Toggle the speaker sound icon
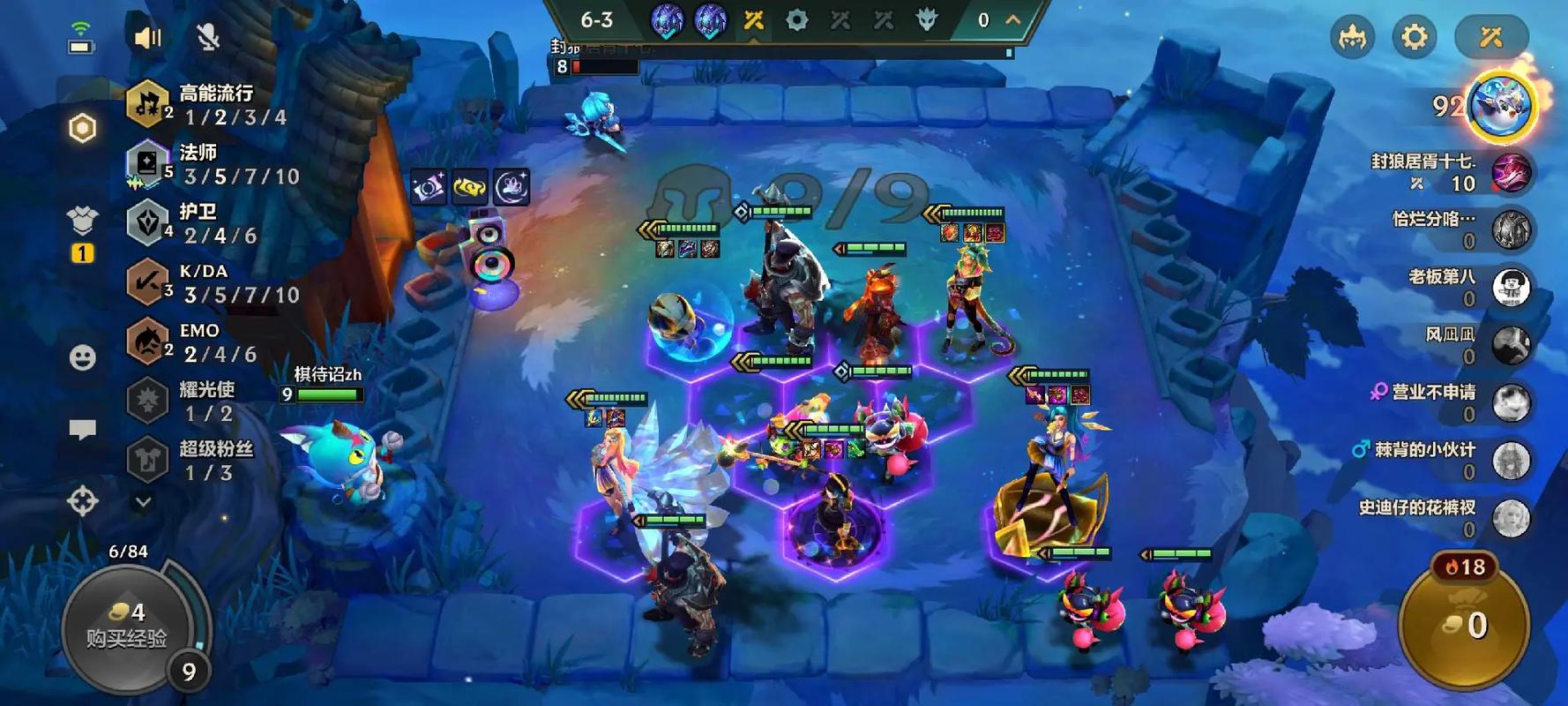 [x=147, y=37]
